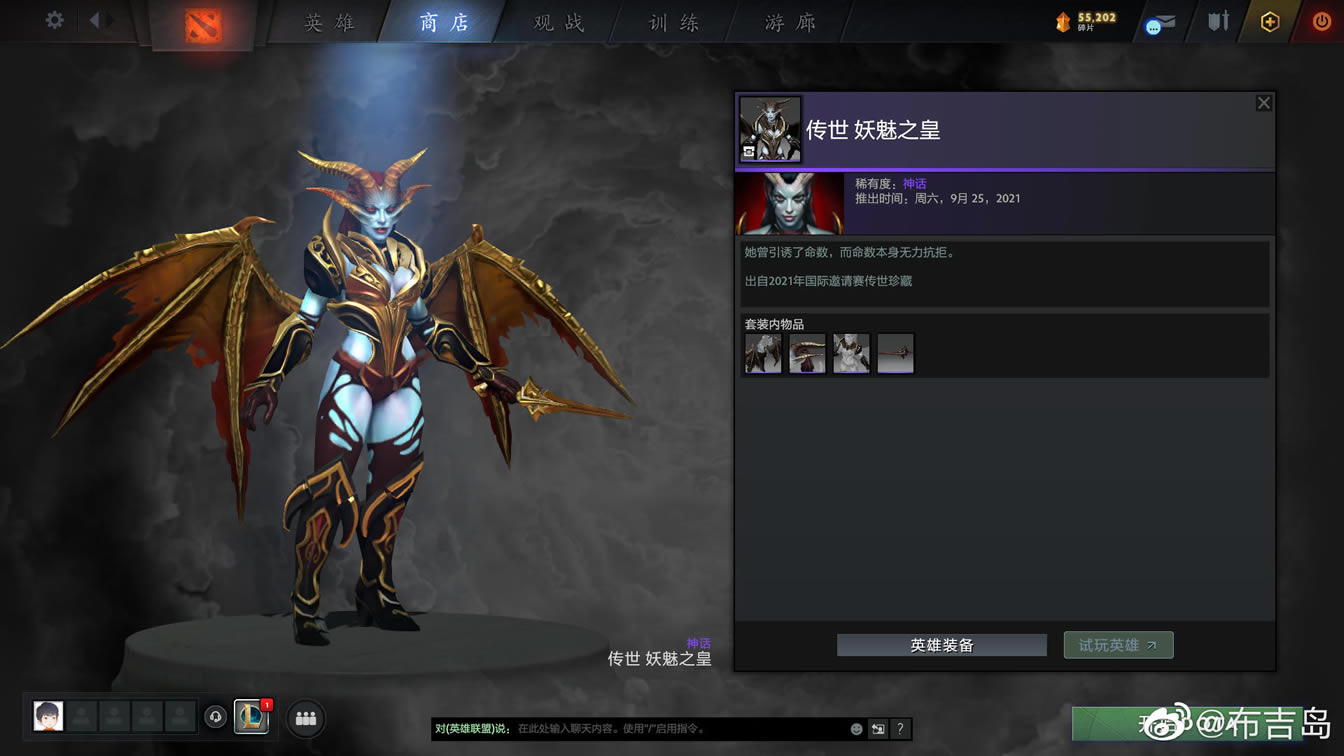Open the emoticon smiley in the chat bar
This screenshot has width=1344, height=756.
[x=856, y=730]
